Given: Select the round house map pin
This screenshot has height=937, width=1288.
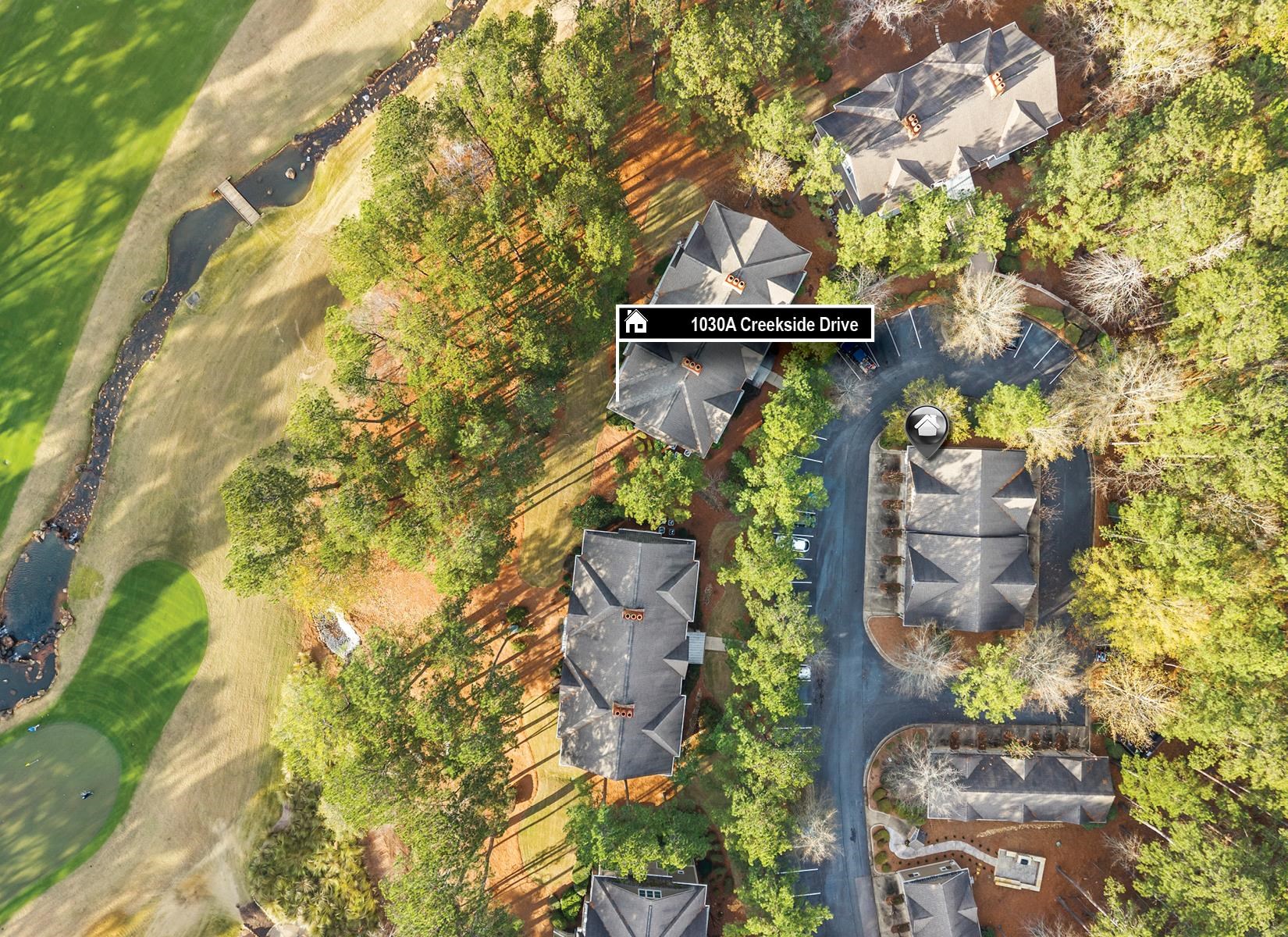Looking at the screenshot, I should 927,427.
